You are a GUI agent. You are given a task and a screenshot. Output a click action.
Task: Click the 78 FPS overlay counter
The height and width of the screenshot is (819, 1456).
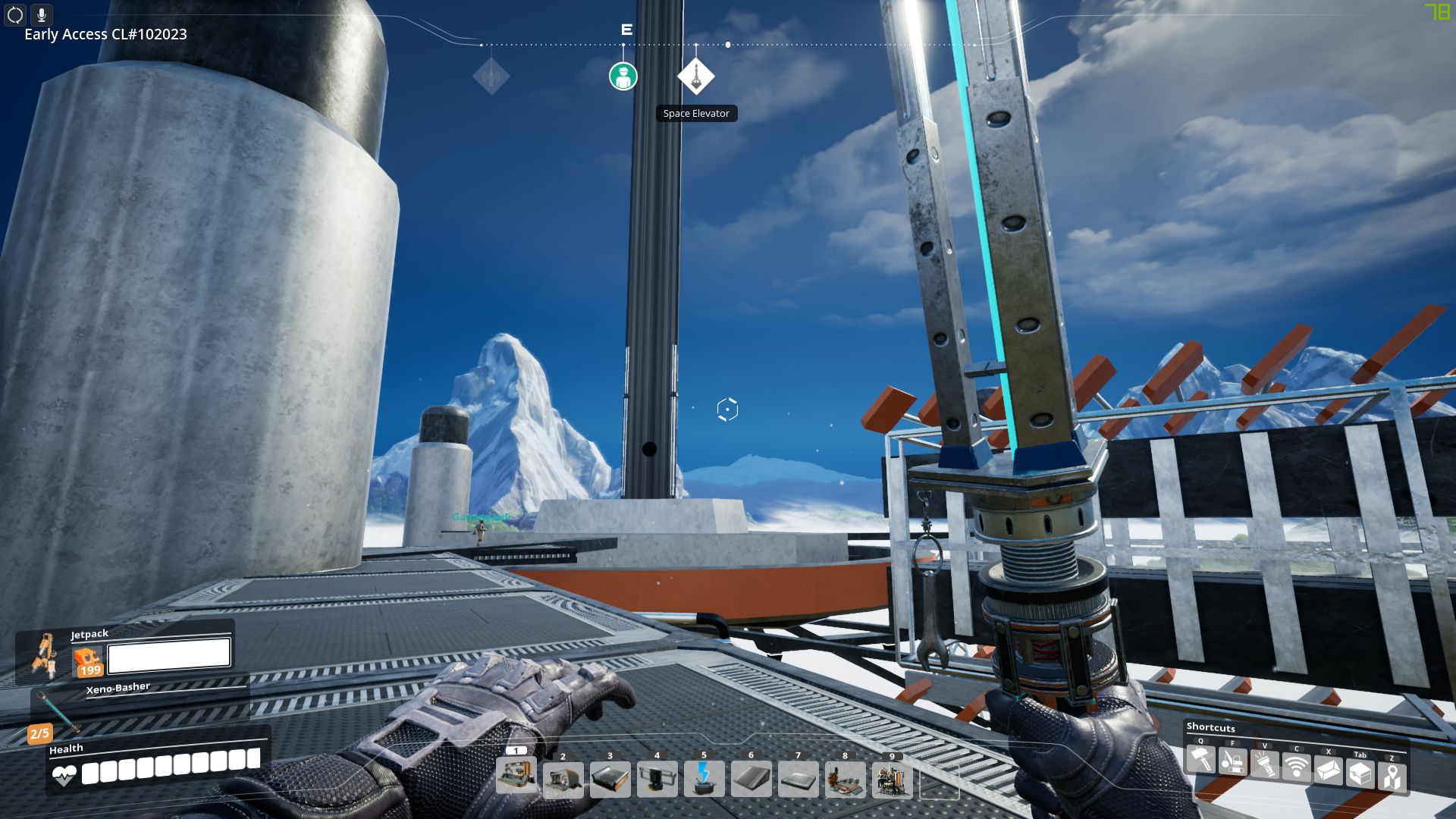[1437, 12]
